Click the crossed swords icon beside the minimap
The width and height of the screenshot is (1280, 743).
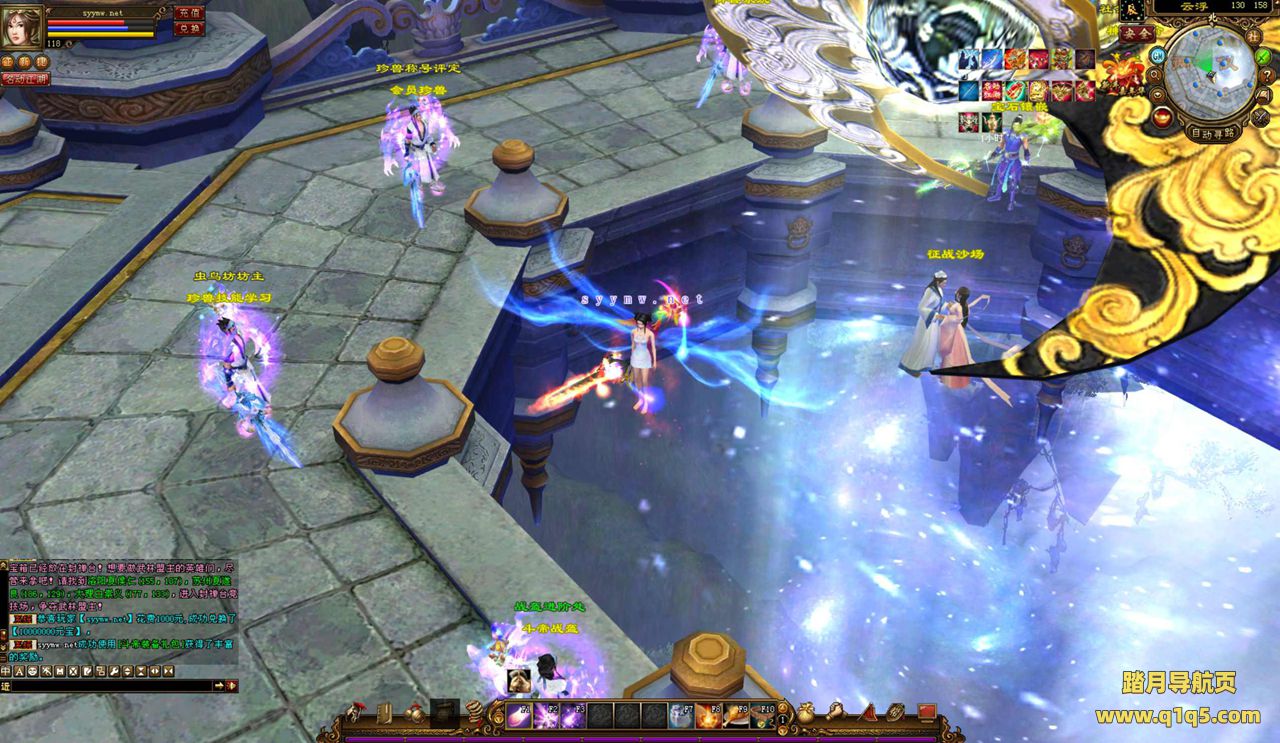tap(1259, 117)
